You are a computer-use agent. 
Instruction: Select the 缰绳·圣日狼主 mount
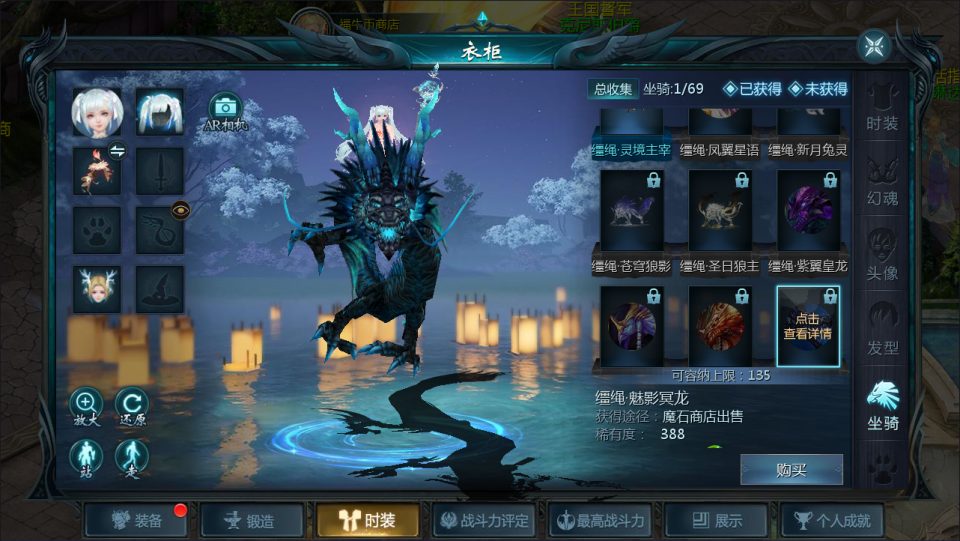coord(720,211)
